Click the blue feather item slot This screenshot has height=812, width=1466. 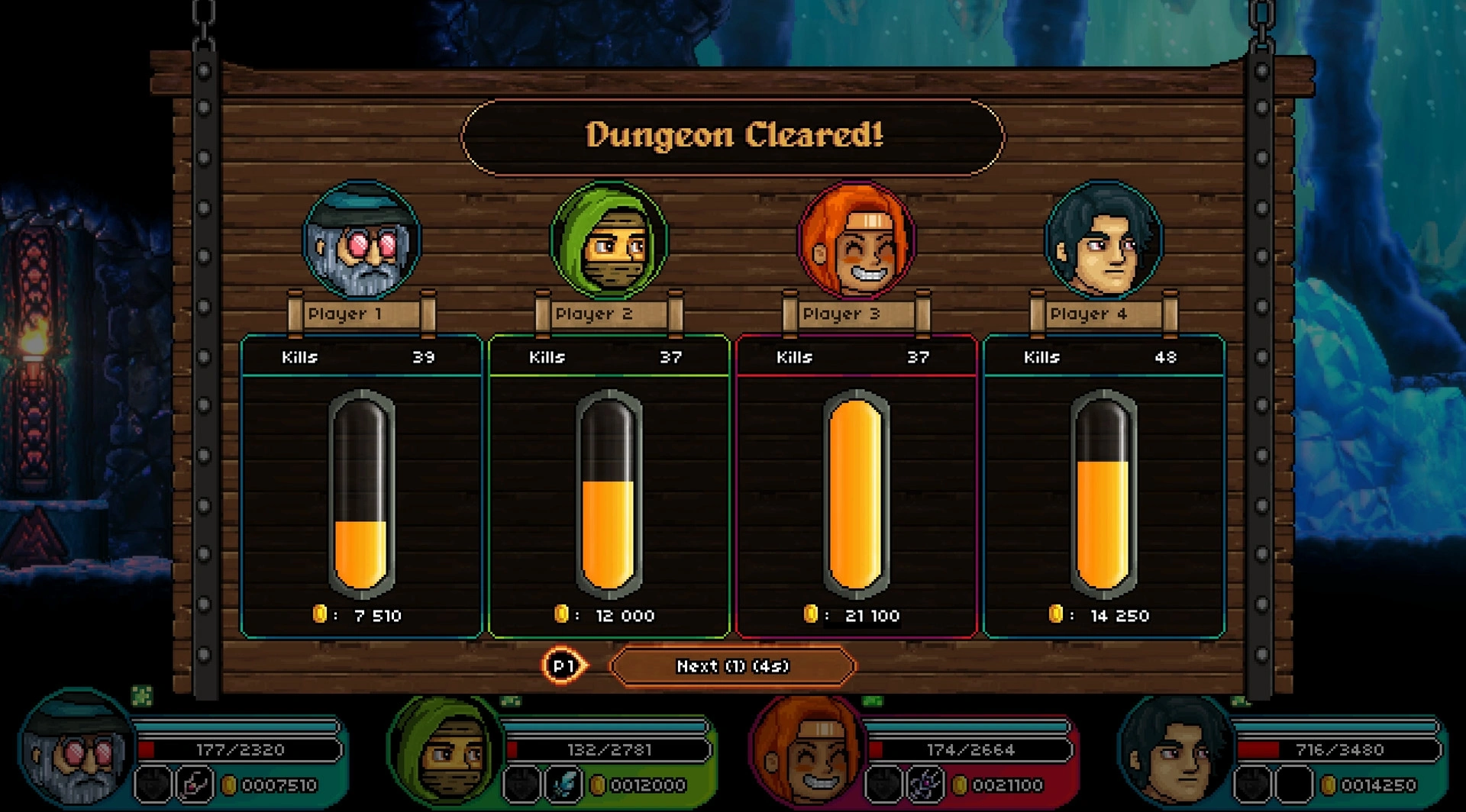point(564,785)
